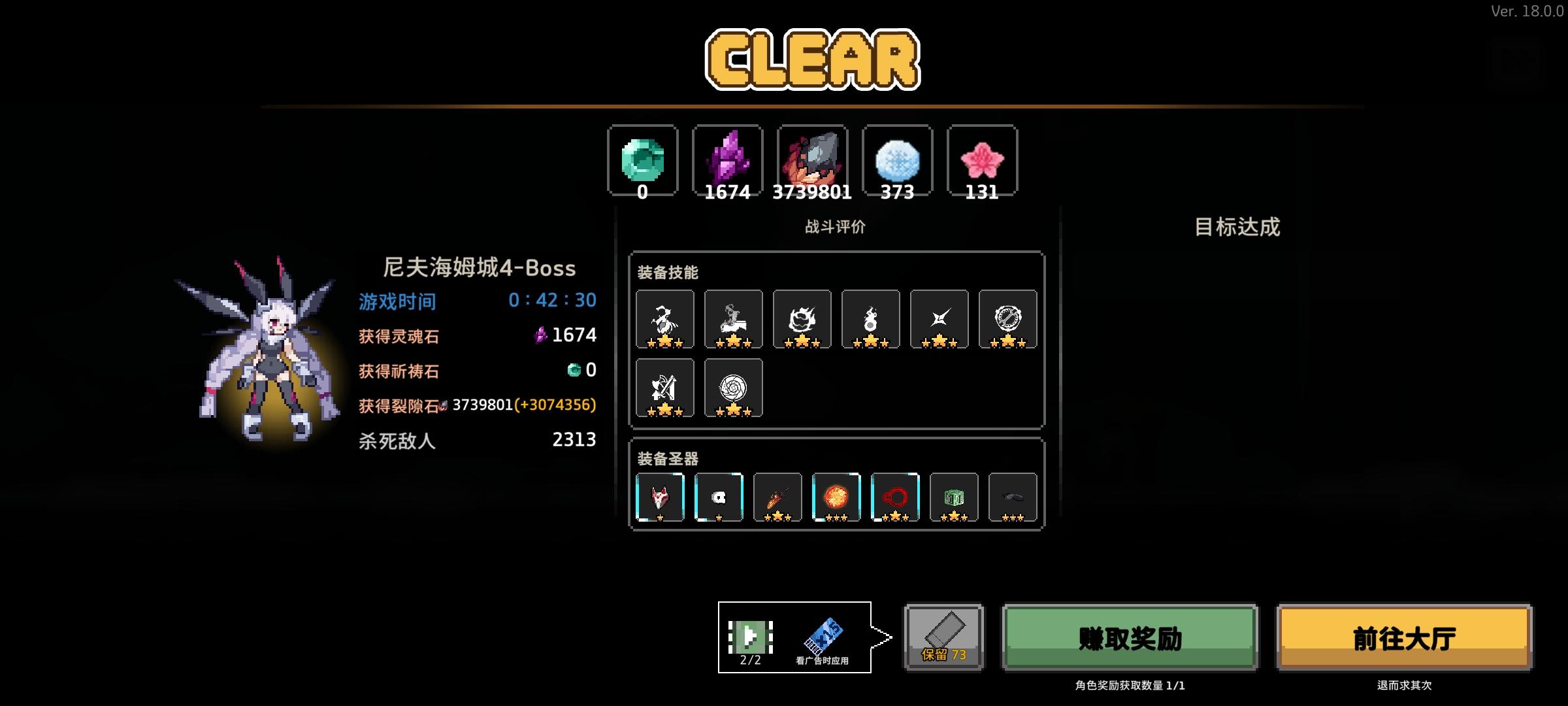1568x706 pixels.
Task: Select the pink flower resource icon
Action: (981, 160)
